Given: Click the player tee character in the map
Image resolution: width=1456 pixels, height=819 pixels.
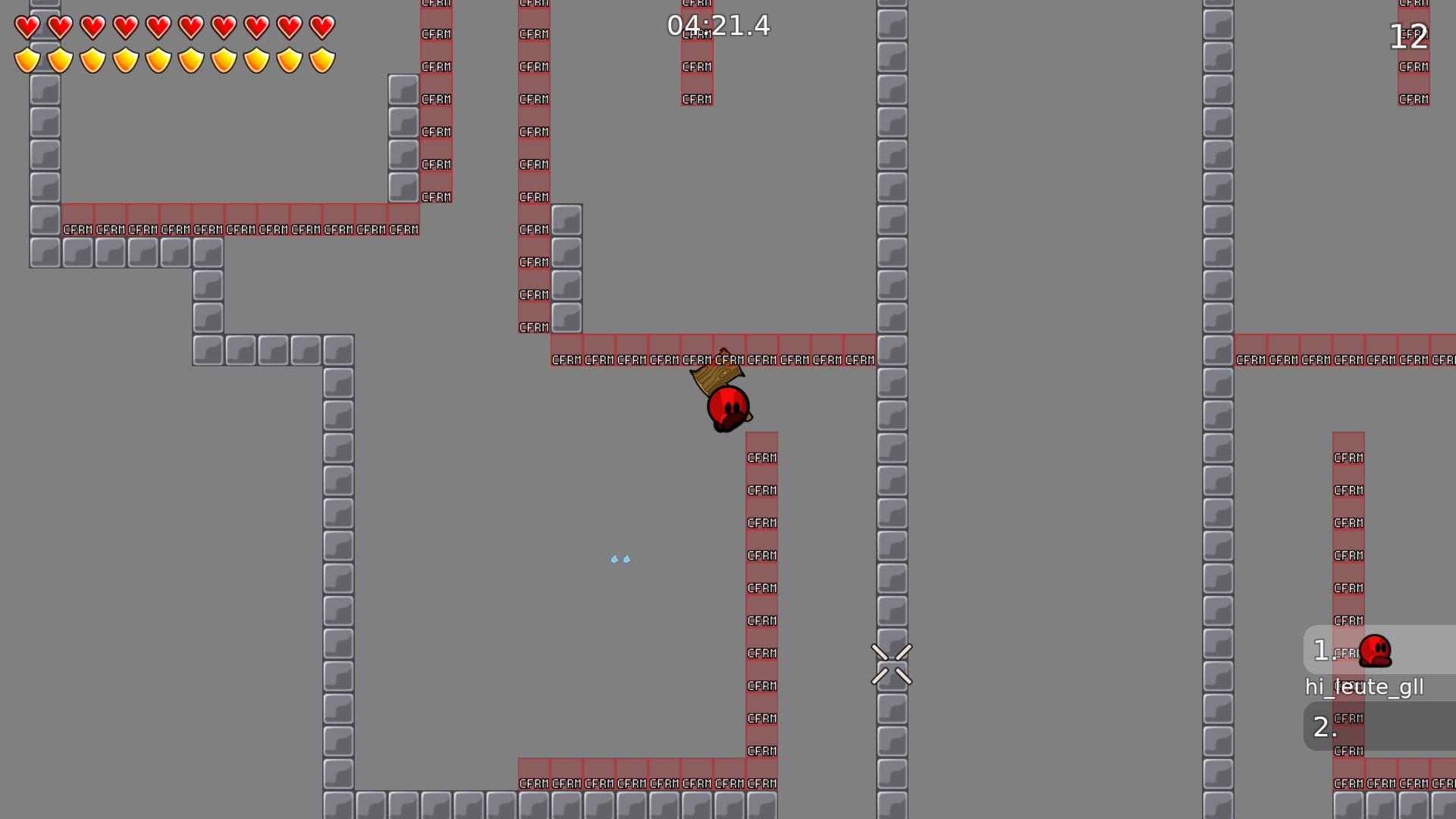Looking at the screenshot, I should (728, 406).
